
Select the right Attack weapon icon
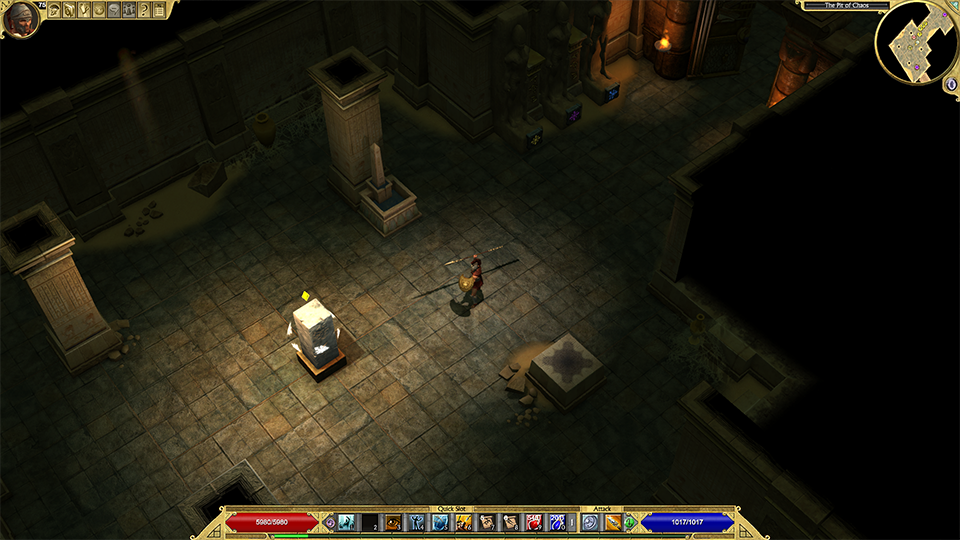coord(613,522)
